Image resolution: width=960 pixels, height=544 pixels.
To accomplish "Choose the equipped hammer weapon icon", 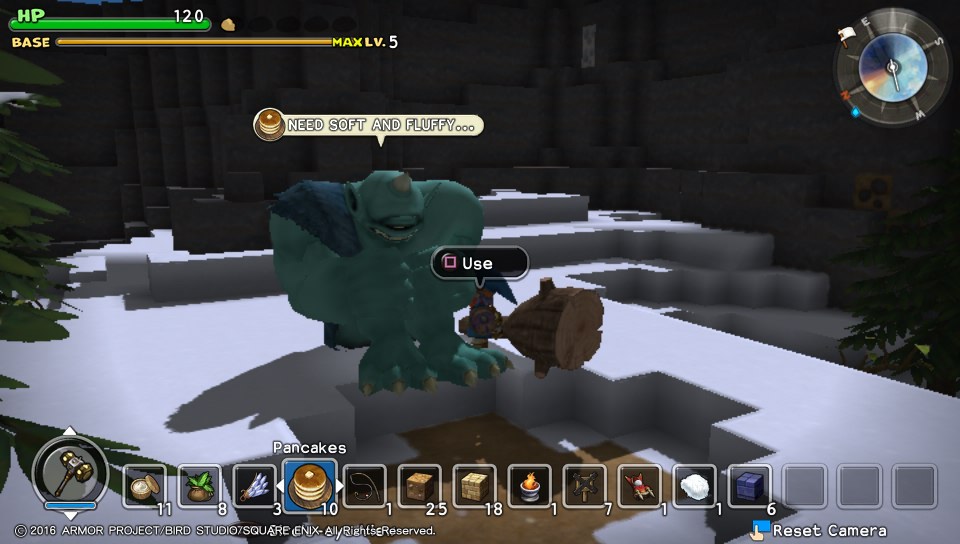I will click(x=70, y=472).
